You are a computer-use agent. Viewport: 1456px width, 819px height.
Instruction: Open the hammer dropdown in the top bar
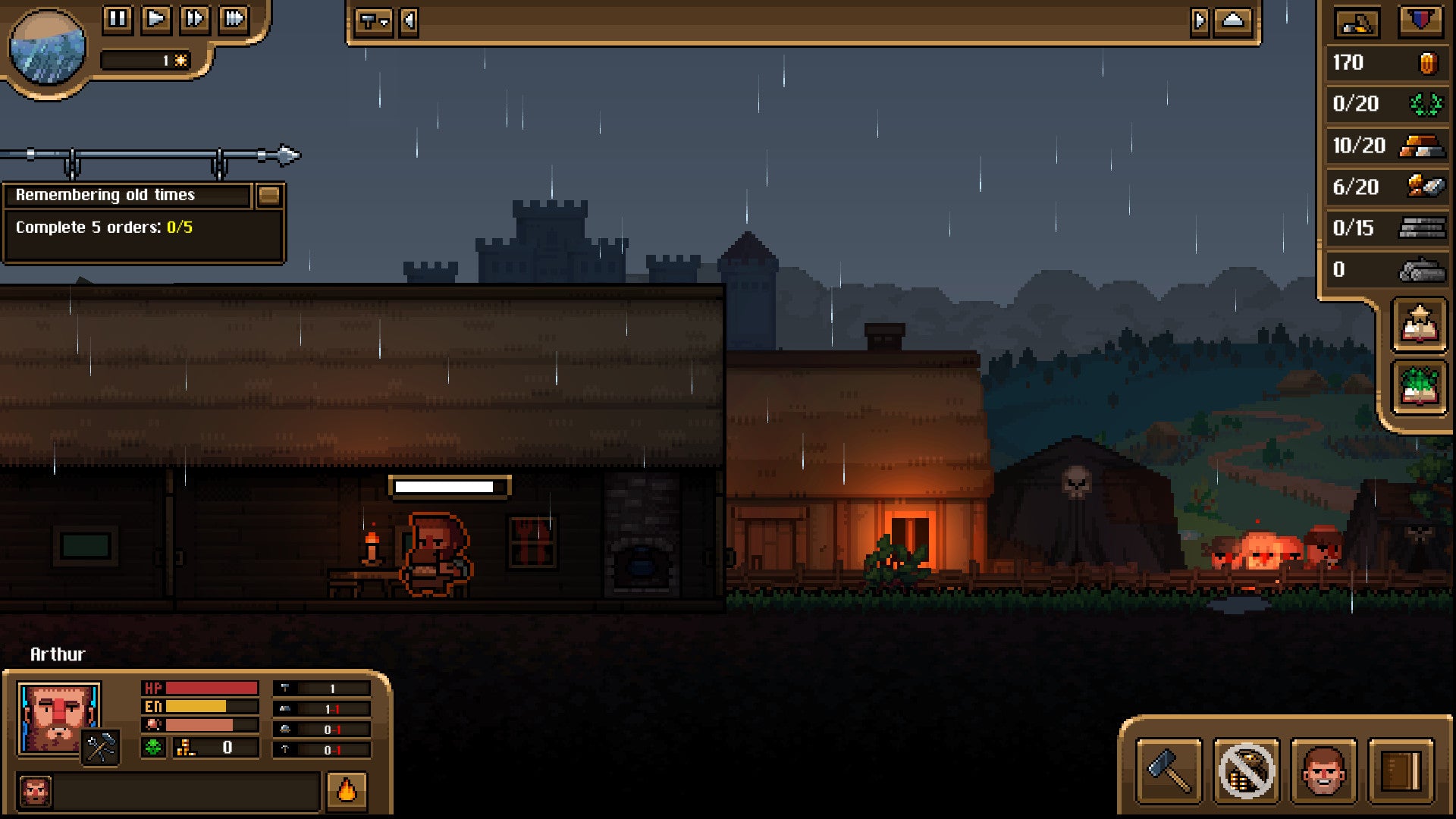click(x=373, y=21)
